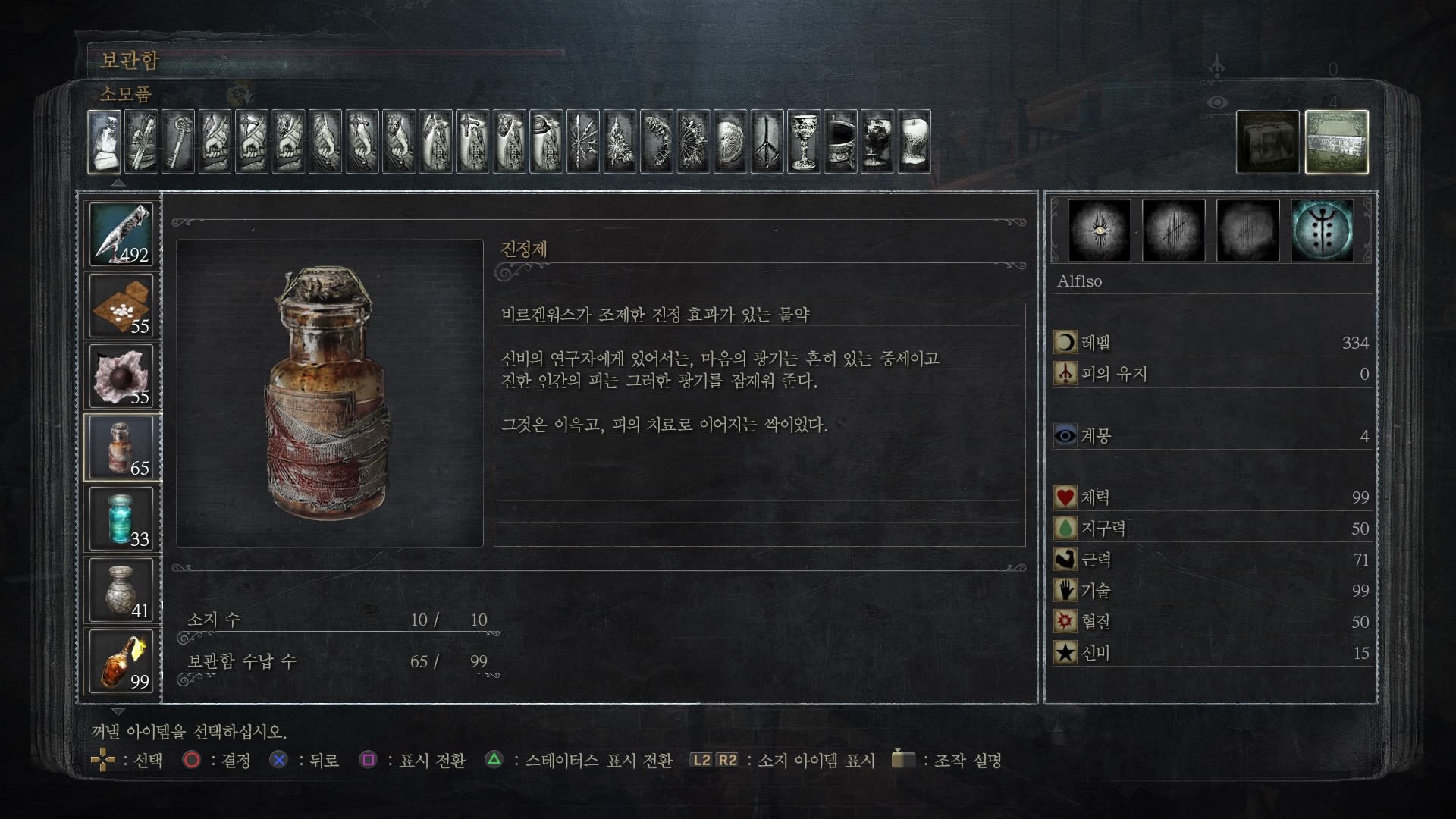
Task: Choose the white pills item with 55
Action: 121,305
